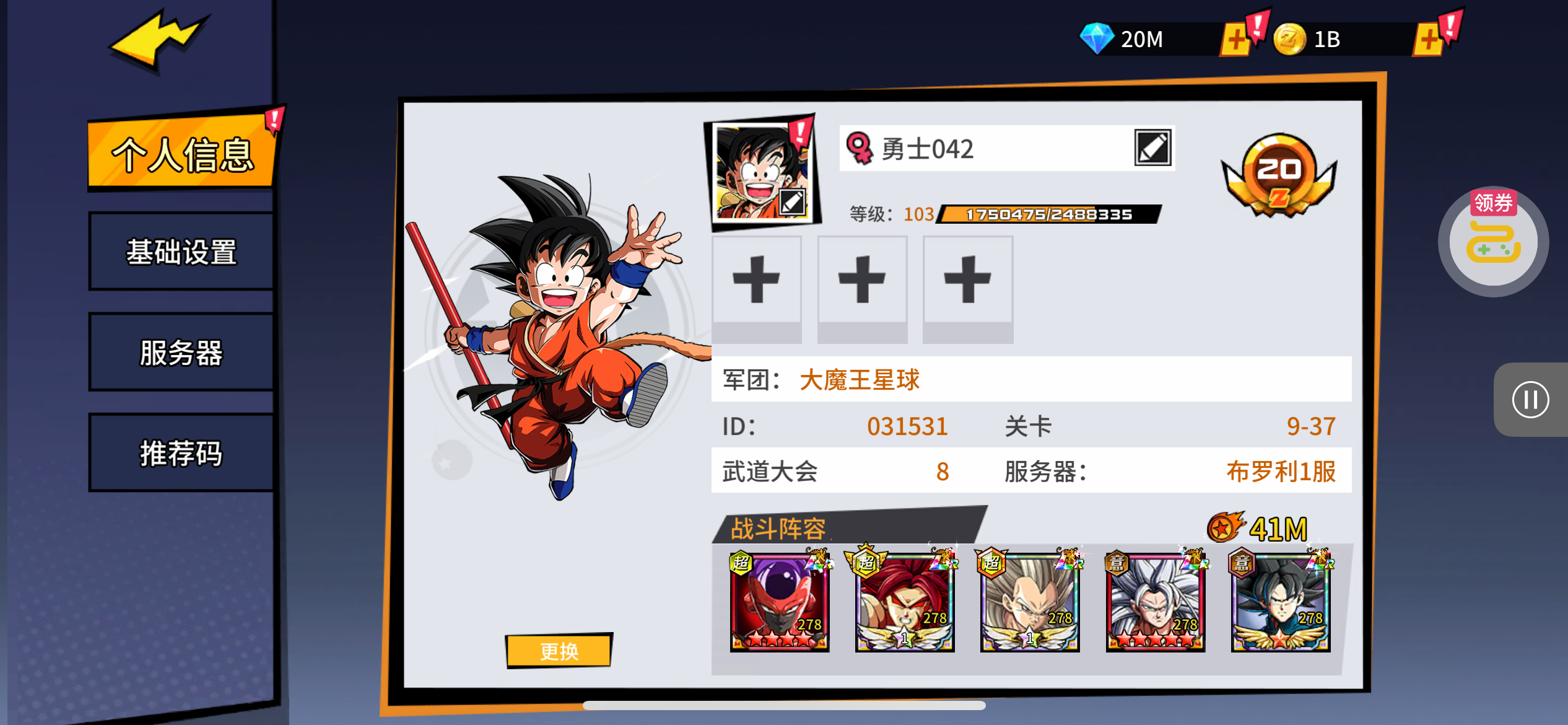Change the Goku player avatar
The height and width of the screenshot is (725, 1568).
(x=763, y=172)
